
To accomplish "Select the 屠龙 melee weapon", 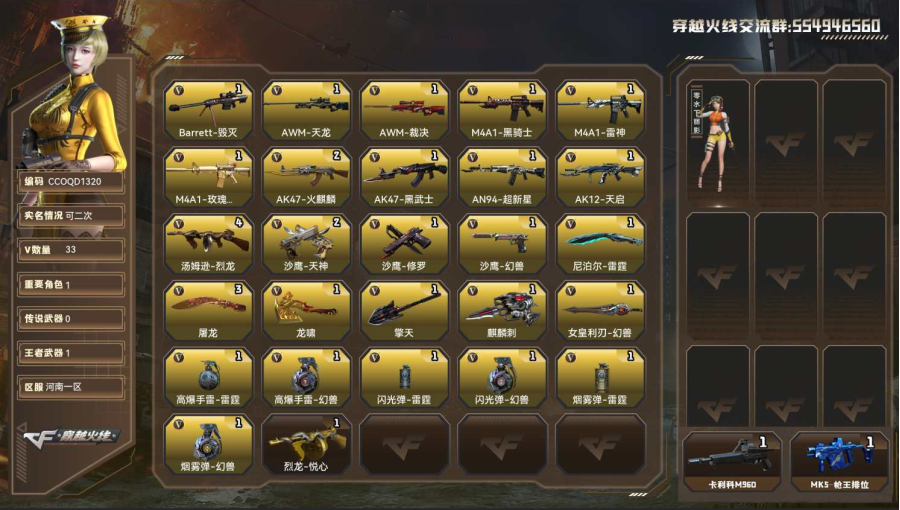I will [x=208, y=311].
